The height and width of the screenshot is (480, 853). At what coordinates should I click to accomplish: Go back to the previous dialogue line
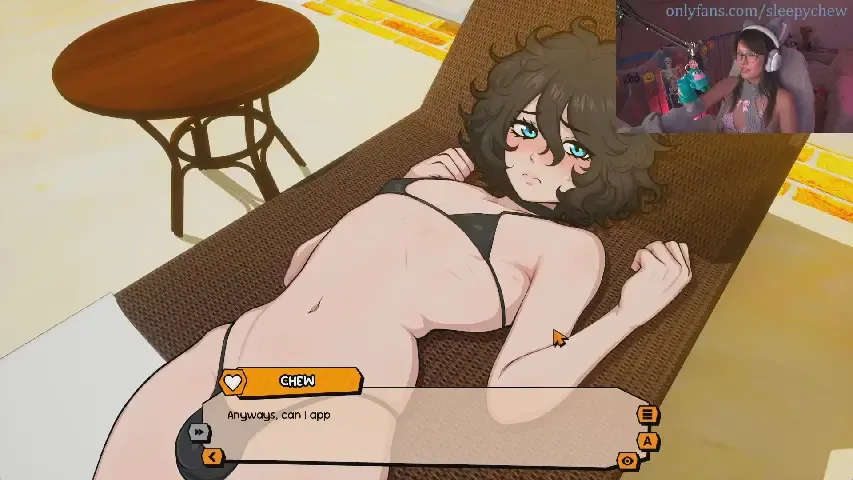point(212,457)
